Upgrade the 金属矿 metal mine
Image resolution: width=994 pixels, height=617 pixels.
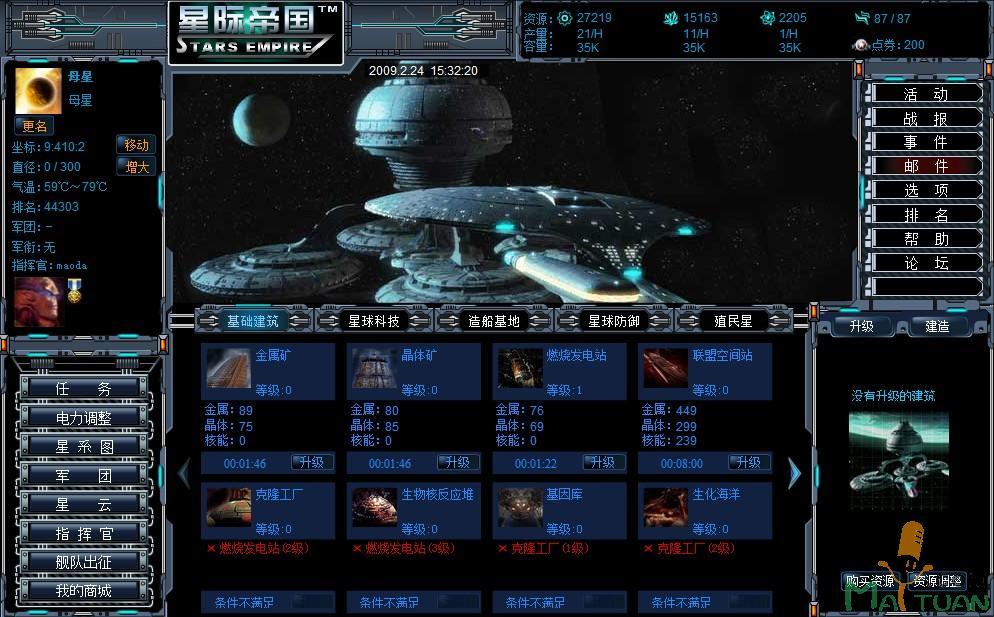point(312,463)
